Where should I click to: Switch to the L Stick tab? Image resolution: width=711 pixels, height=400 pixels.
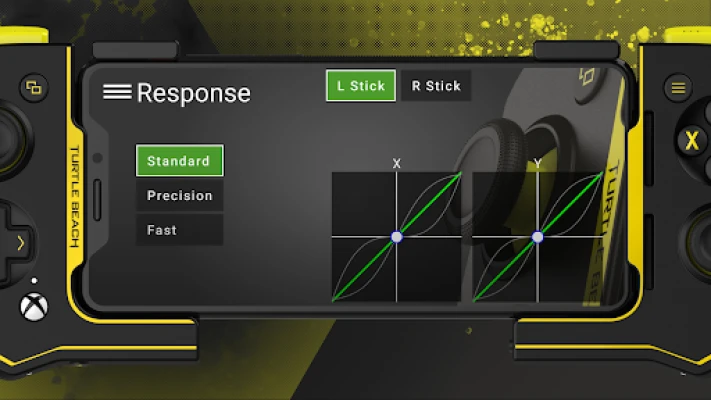[x=361, y=86]
